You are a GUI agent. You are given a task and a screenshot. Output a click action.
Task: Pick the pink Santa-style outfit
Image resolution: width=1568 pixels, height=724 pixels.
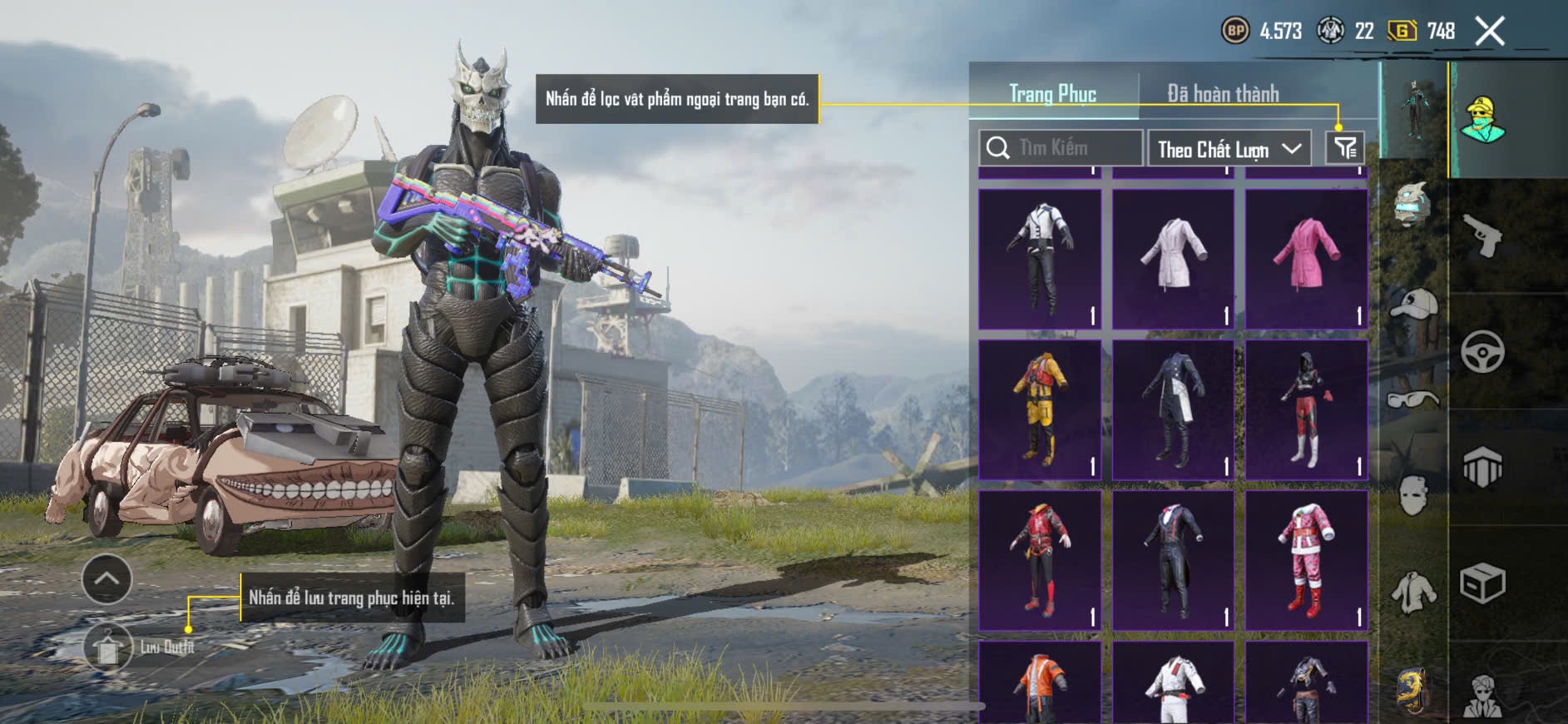[1306, 560]
